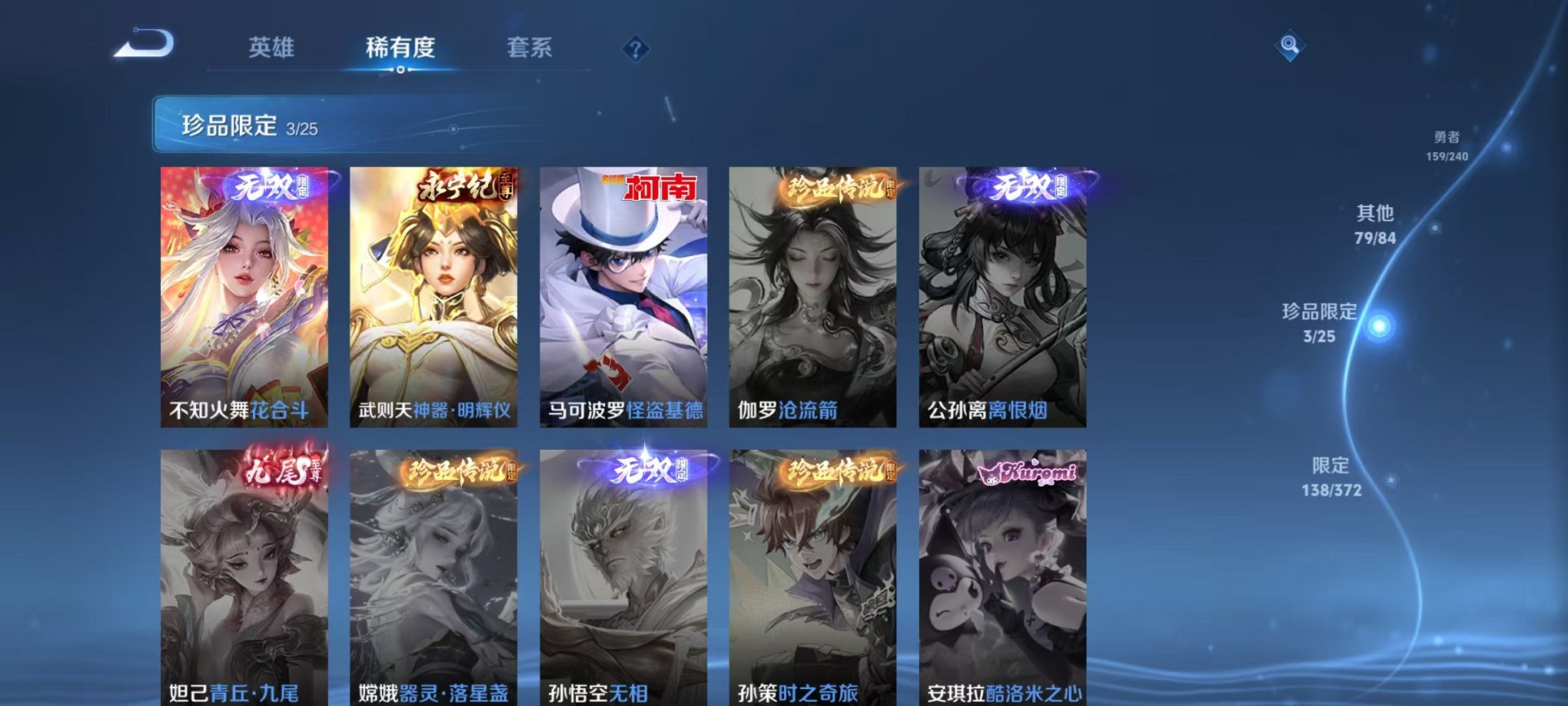Click the 柯南 badge on 马可波罗 skin

pyautogui.click(x=661, y=188)
